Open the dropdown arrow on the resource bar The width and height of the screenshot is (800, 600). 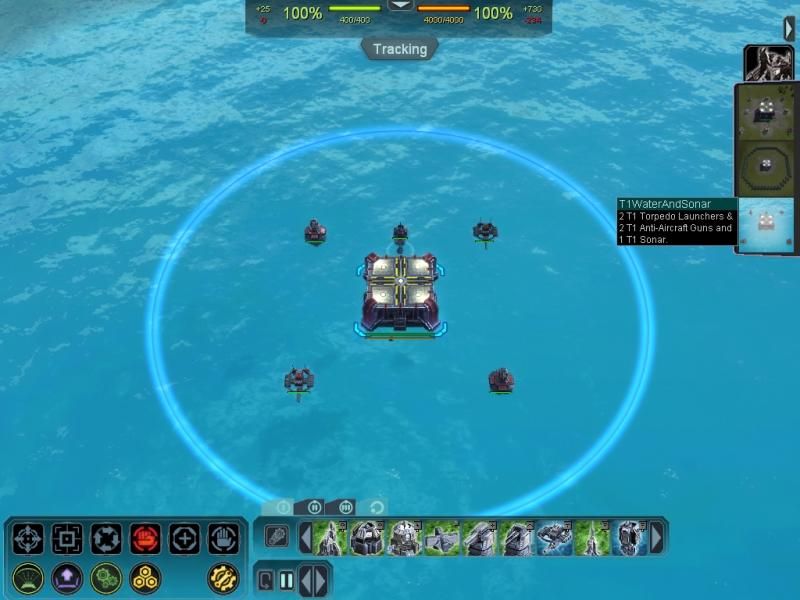pyautogui.click(x=400, y=5)
